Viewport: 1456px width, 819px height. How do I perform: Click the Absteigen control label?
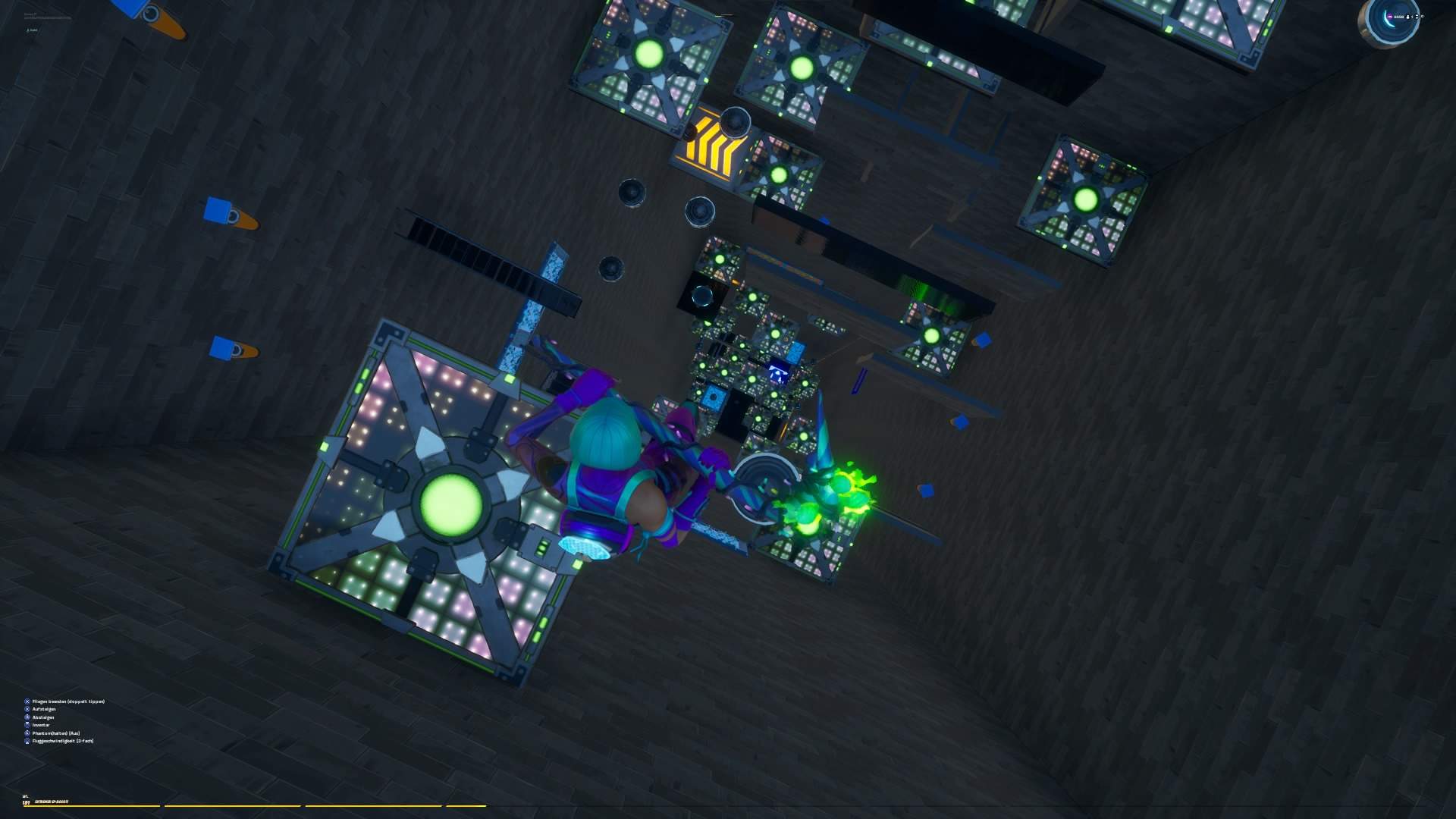click(x=43, y=717)
